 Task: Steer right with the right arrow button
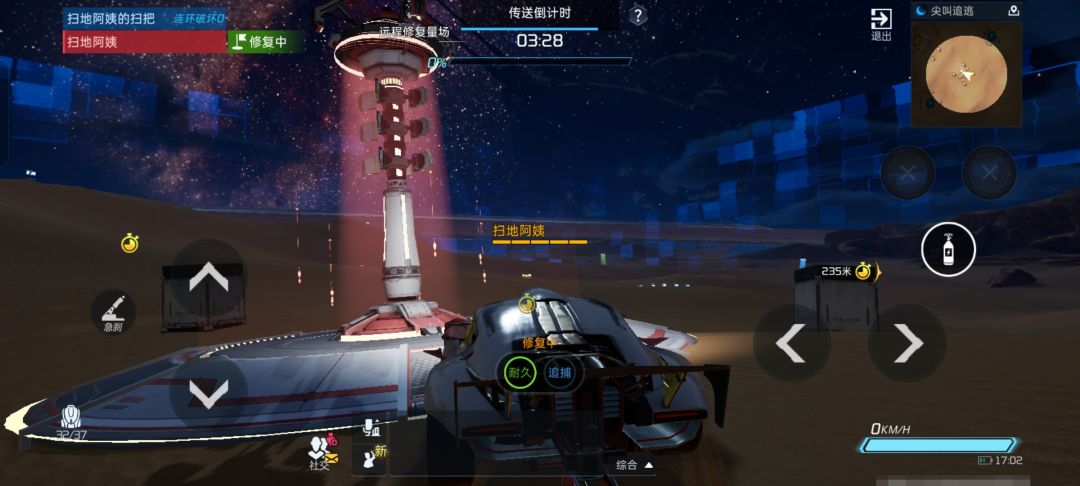907,343
